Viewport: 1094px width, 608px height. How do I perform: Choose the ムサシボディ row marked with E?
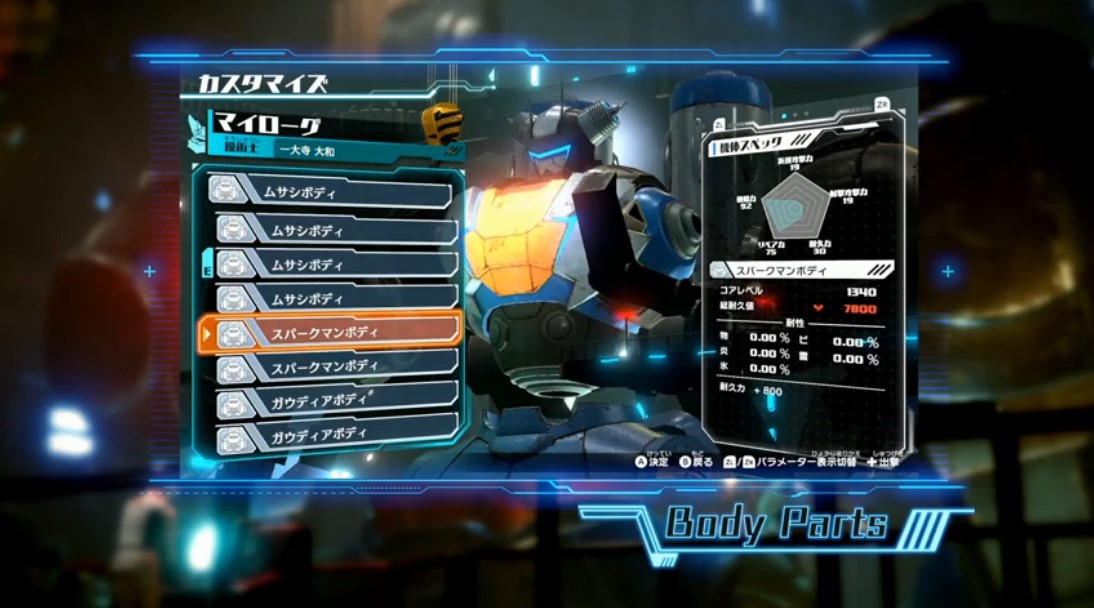pyautogui.click(x=331, y=263)
